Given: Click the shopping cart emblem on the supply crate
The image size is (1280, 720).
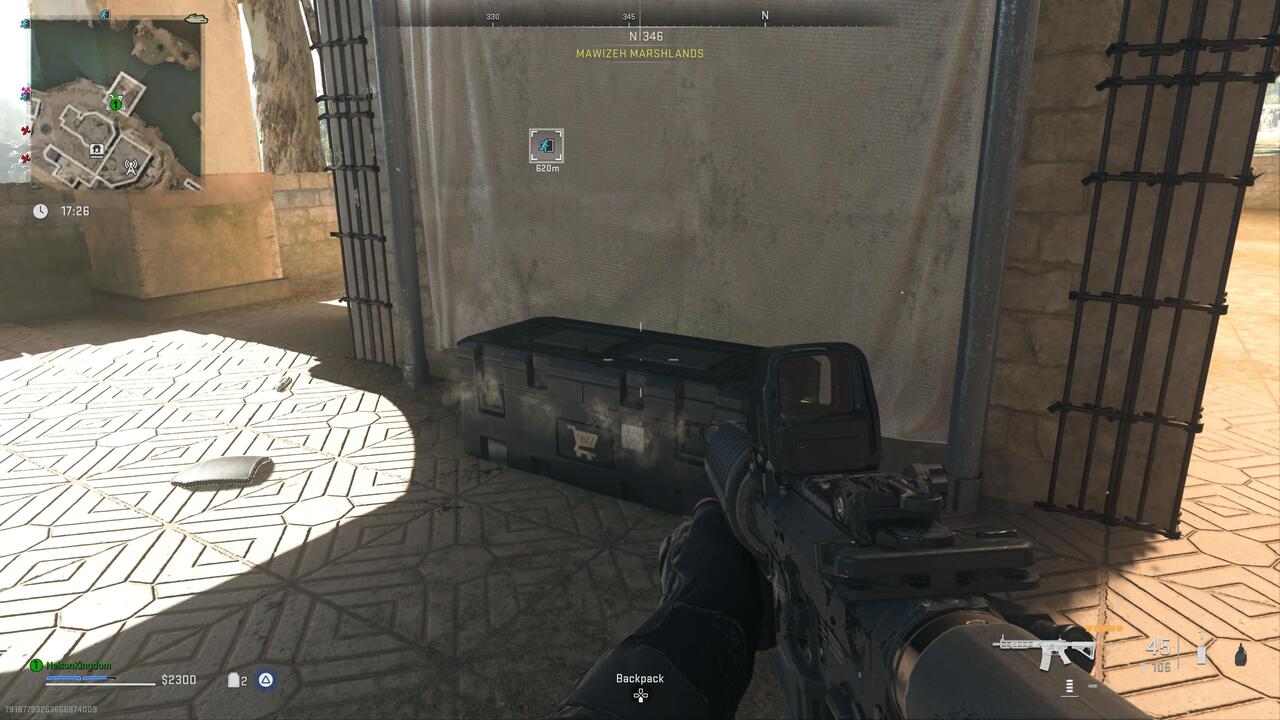Looking at the screenshot, I should pyautogui.click(x=583, y=441).
